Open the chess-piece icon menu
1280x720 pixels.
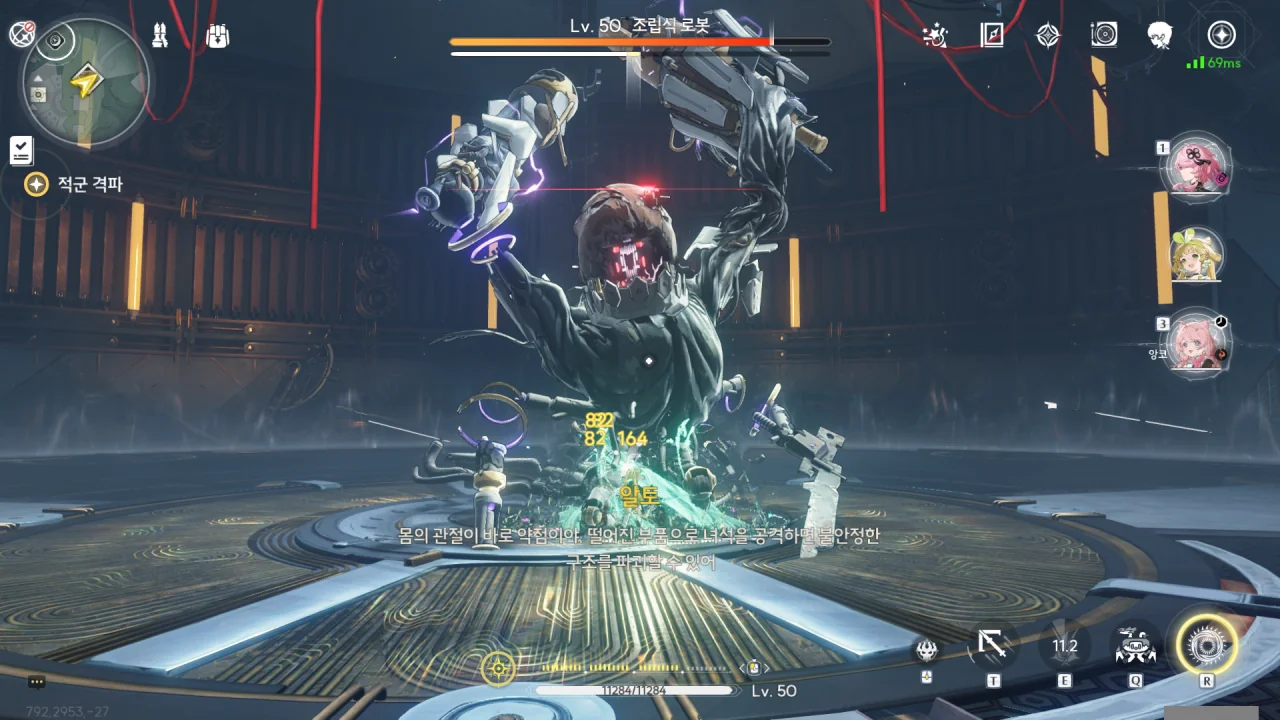(x=161, y=36)
